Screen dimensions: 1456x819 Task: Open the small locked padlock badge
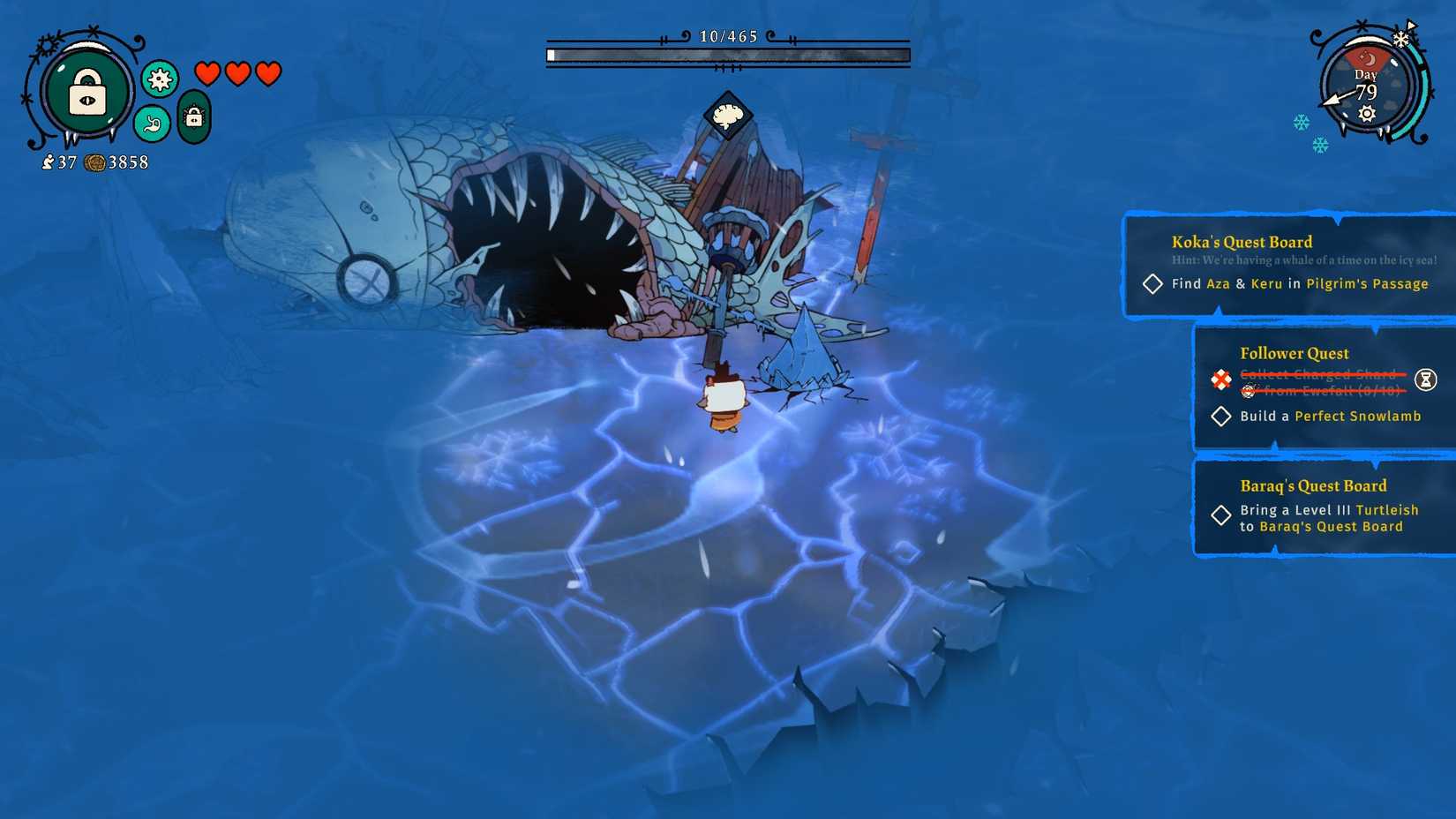pos(192,116)
